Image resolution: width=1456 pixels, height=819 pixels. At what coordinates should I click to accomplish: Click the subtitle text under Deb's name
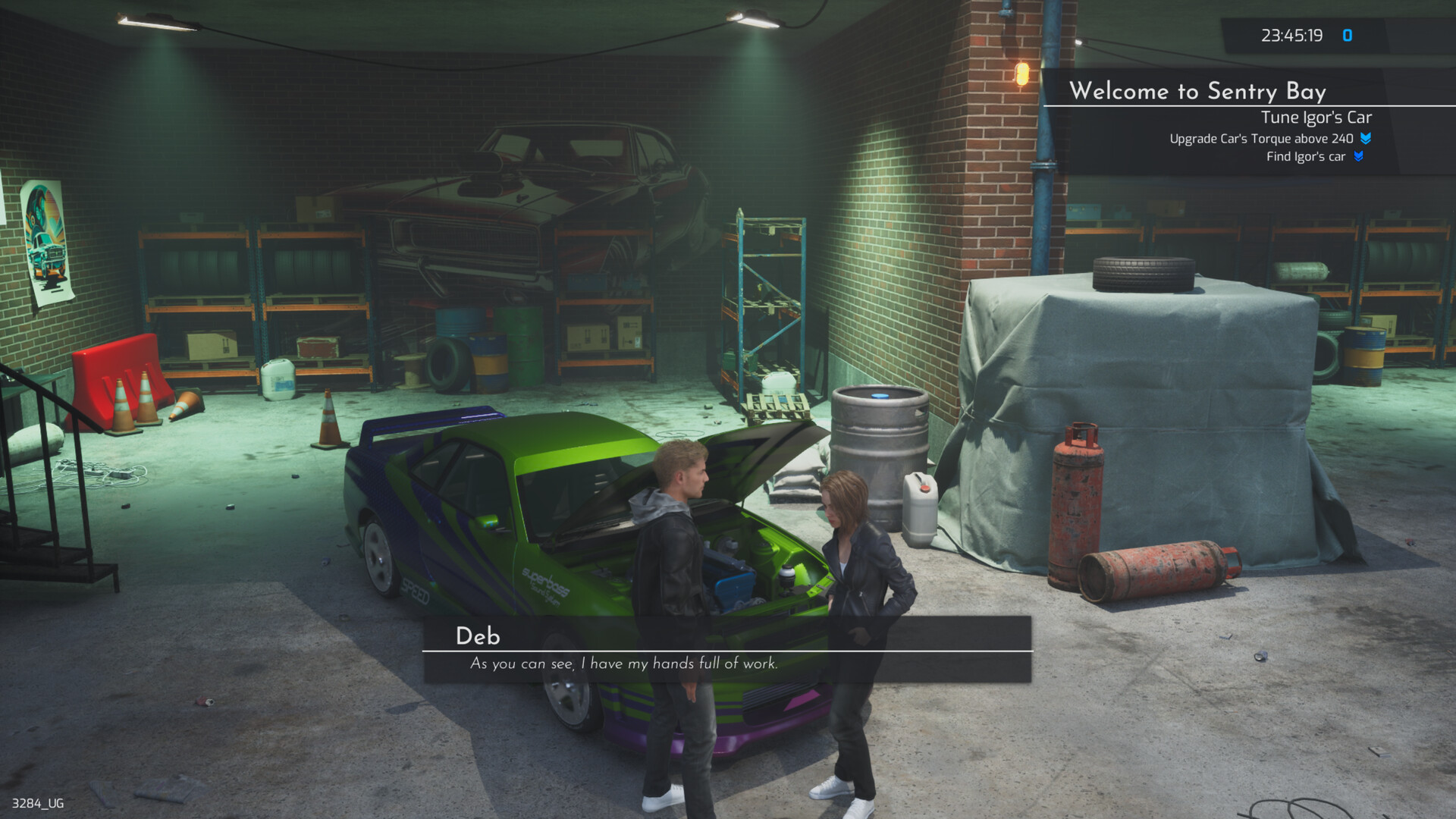point(622,664)
